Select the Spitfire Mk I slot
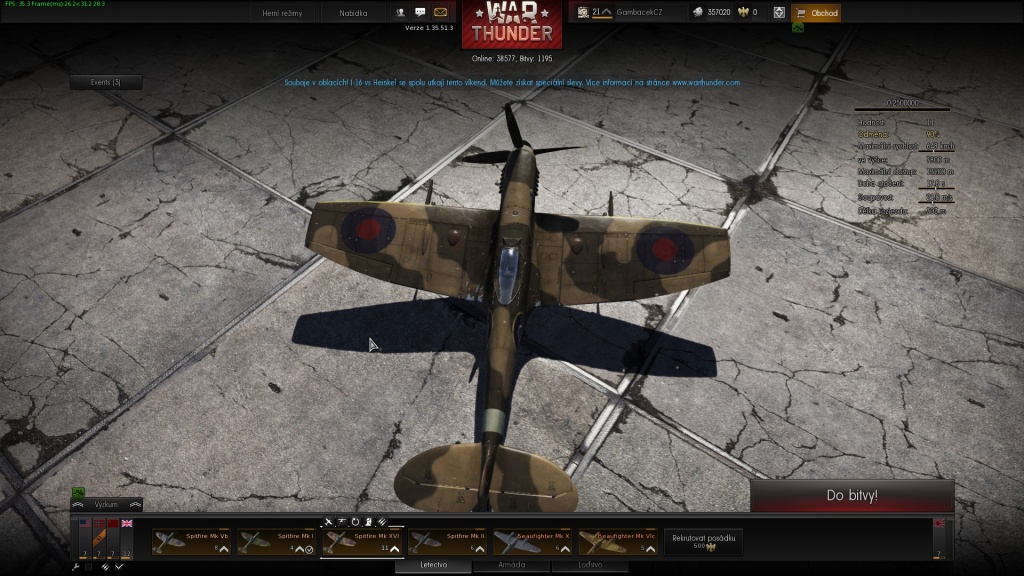Viewport: 1024px width, 576px height. pos(276,541)
